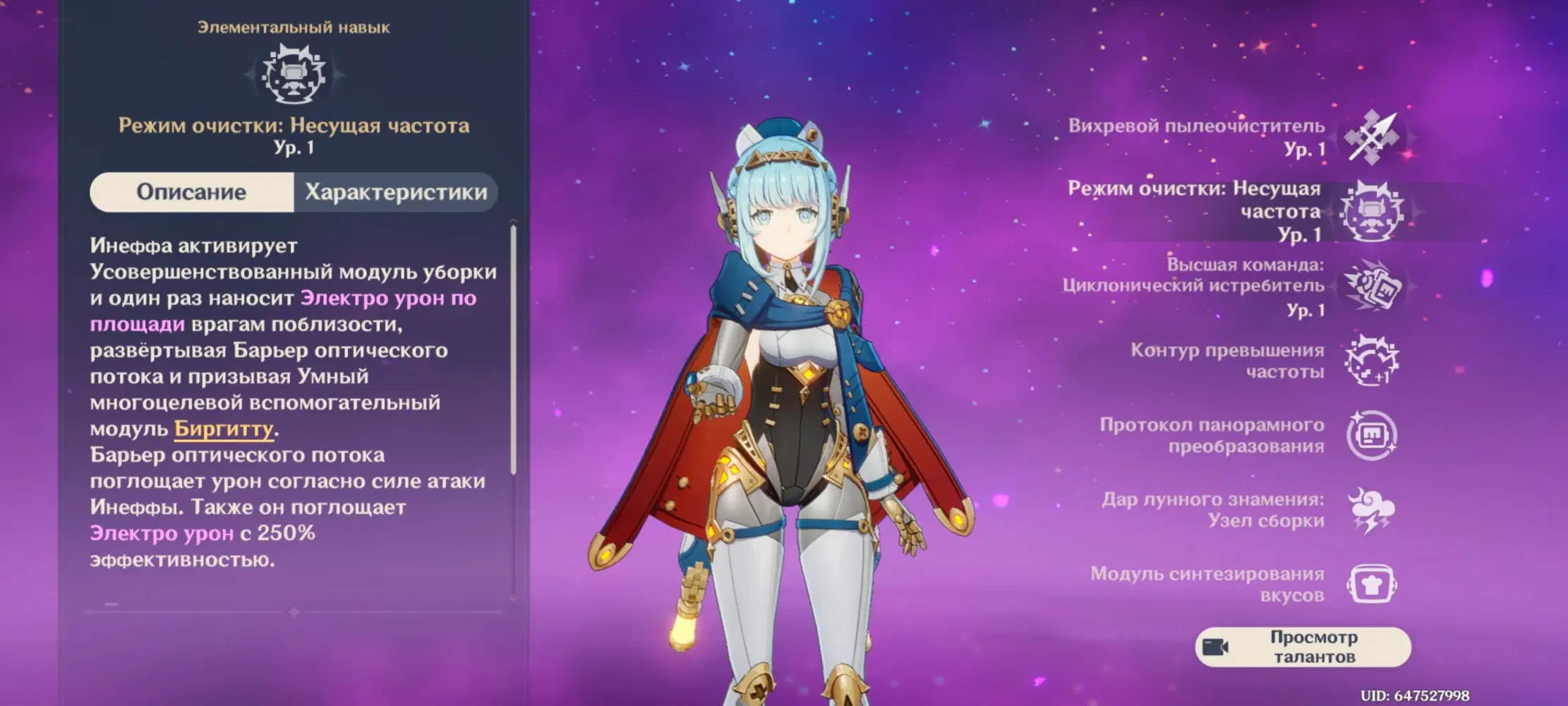
Task: Show the Контур превышения частоты passive
Action: pos(1371,361)
